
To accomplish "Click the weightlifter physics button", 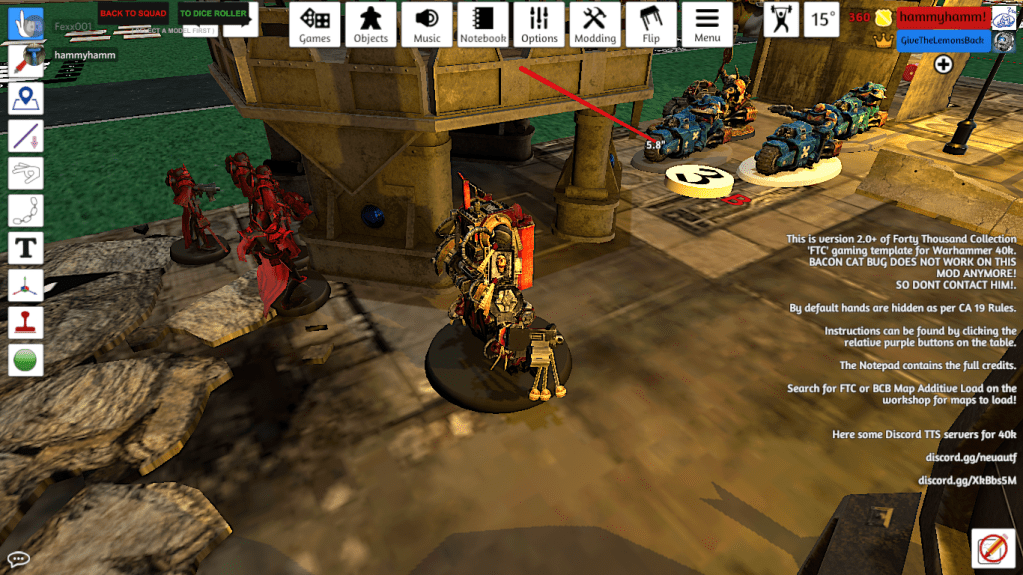I will (x=780, y=19).
